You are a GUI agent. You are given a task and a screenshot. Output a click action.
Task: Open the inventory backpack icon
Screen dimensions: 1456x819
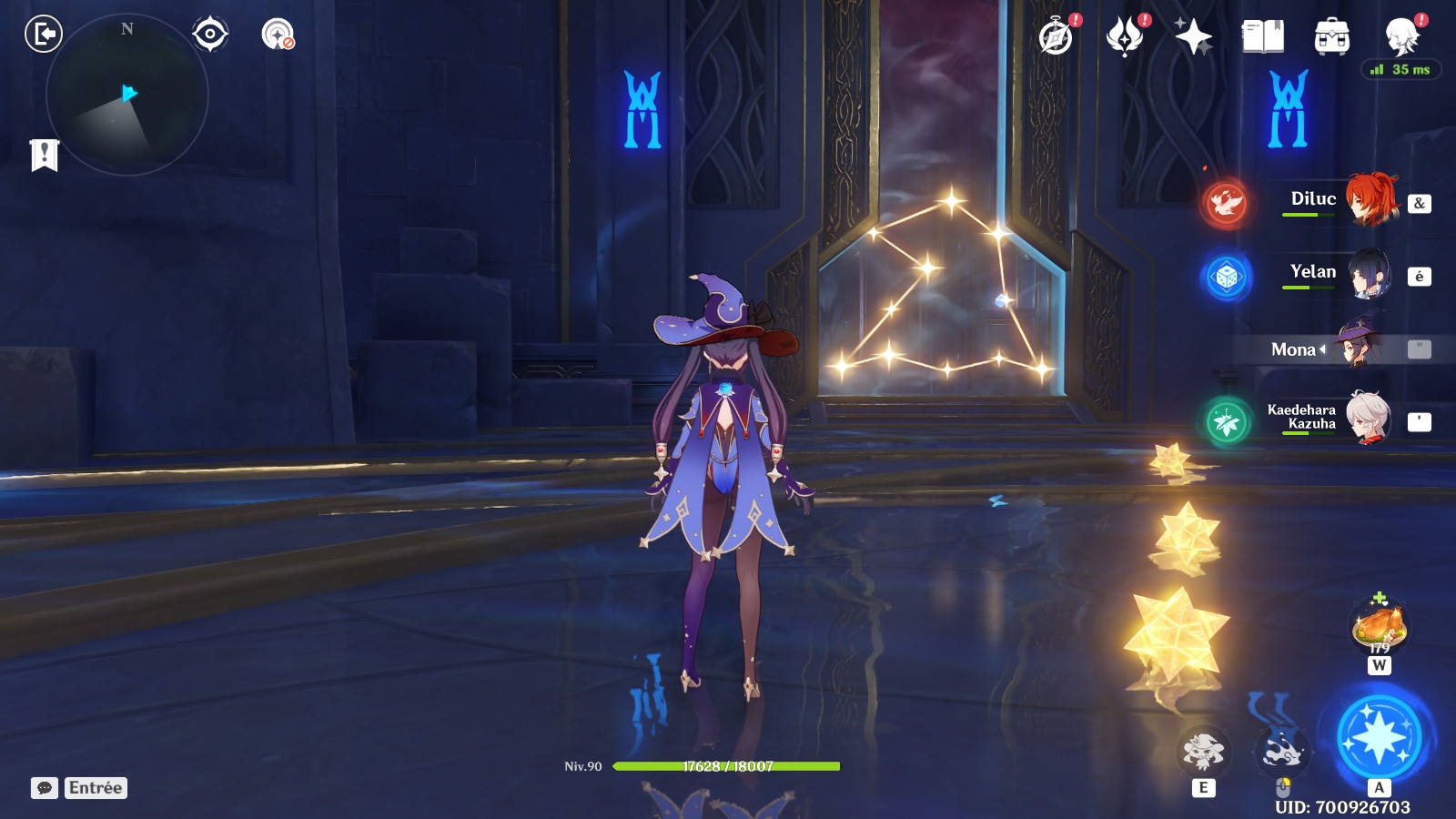click(1331, 37)
